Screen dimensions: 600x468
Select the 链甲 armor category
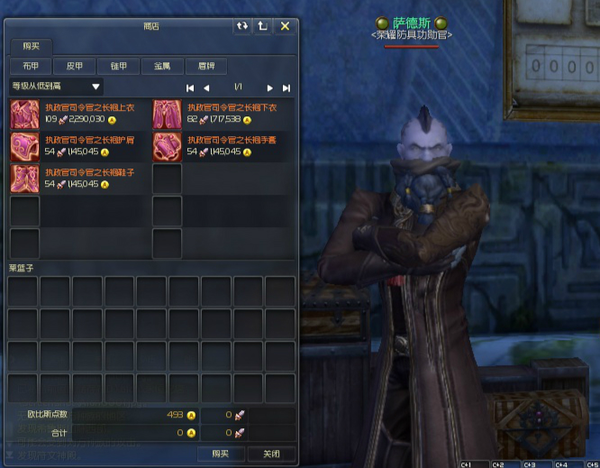point(117,66)
